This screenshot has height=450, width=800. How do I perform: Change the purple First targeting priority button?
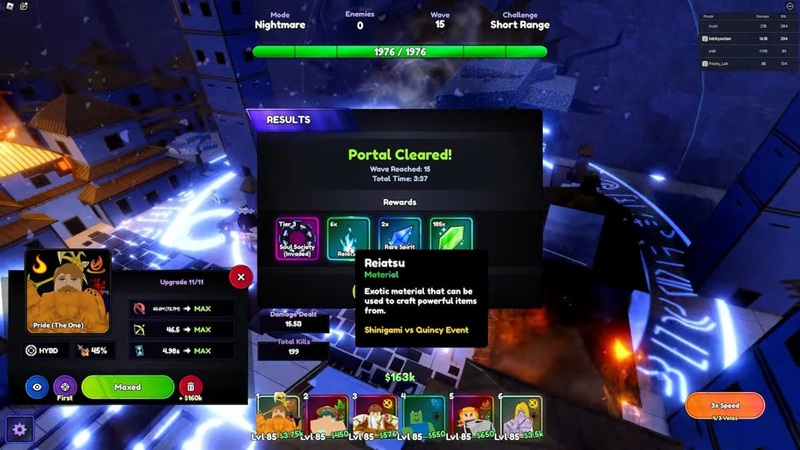point(65,387)
